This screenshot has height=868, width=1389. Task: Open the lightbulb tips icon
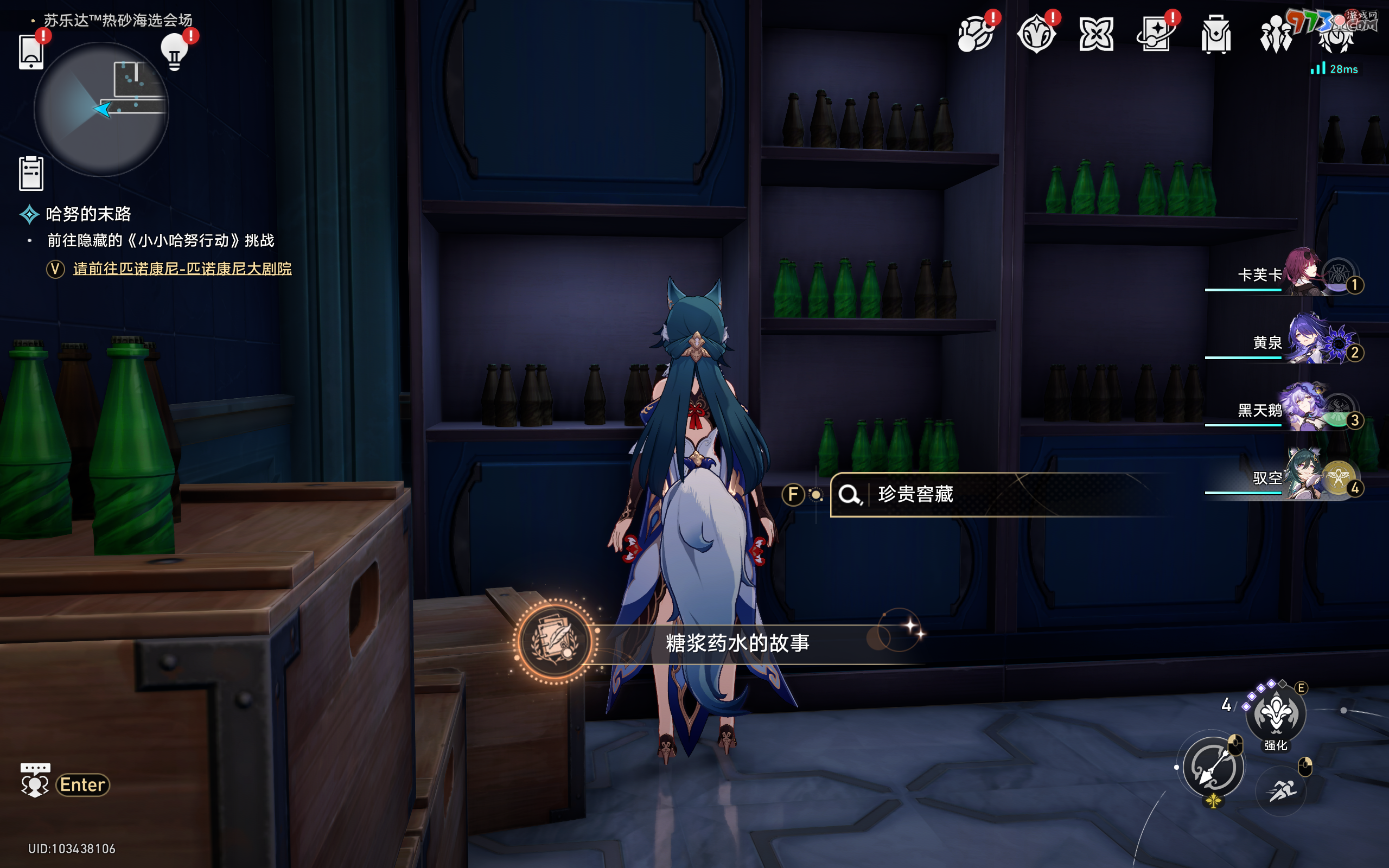175,53
